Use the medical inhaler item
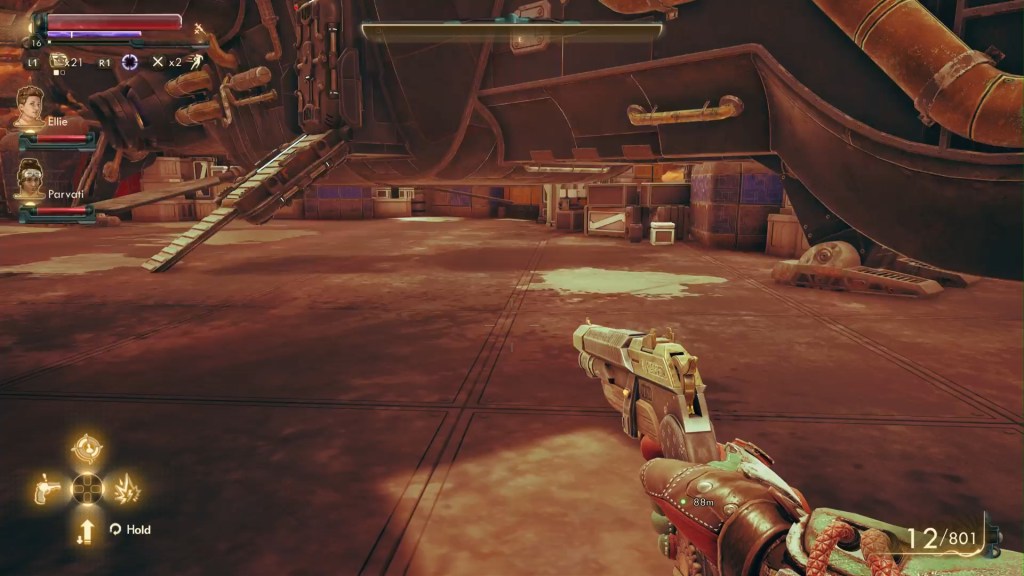This screenshot has width=1024, height=576. point(58,62)
